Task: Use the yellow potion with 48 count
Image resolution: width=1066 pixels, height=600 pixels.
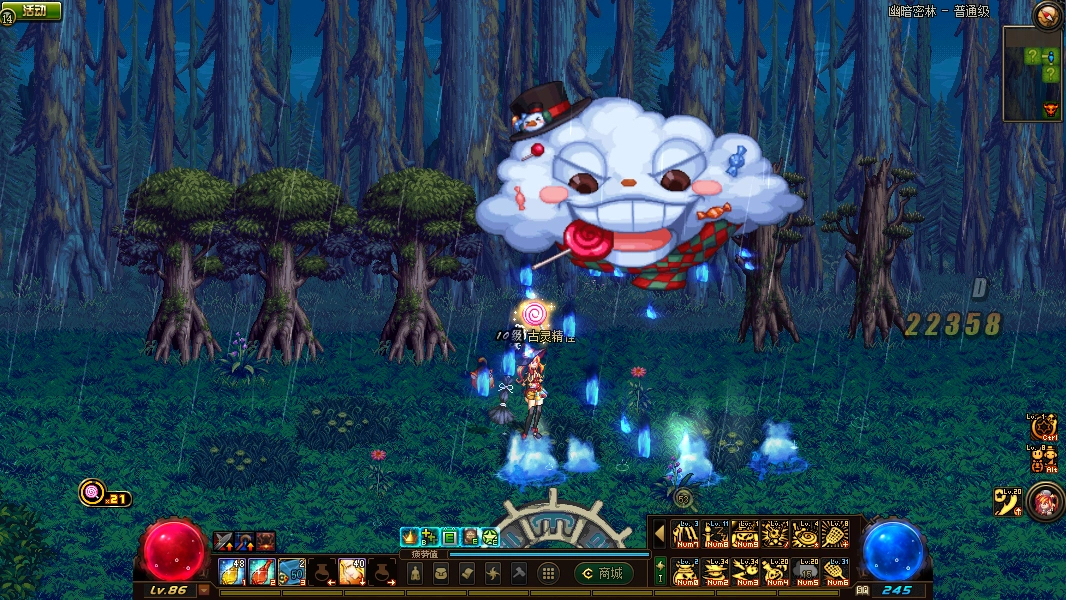Action: [x=231, y=572]
